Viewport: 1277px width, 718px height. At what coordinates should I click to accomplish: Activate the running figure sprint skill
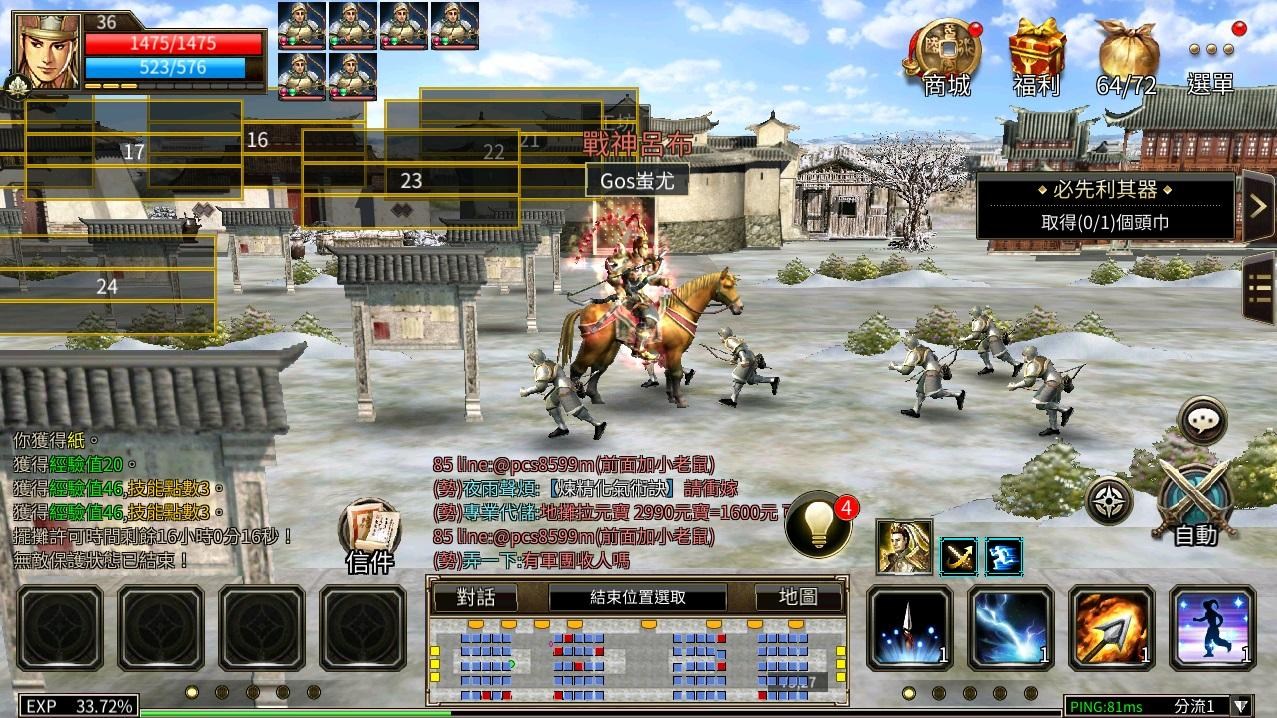point(1212,628)
